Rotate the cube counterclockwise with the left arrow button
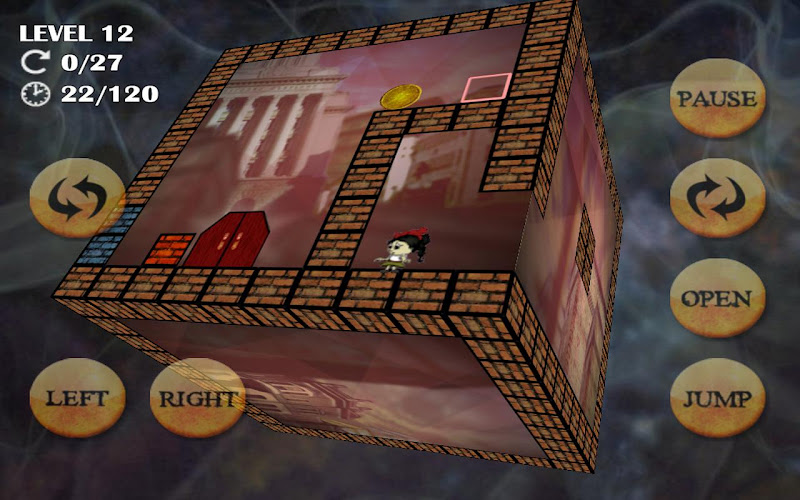Image resolution: width=800 pixels, height=500 pixels. pos(77,198)
